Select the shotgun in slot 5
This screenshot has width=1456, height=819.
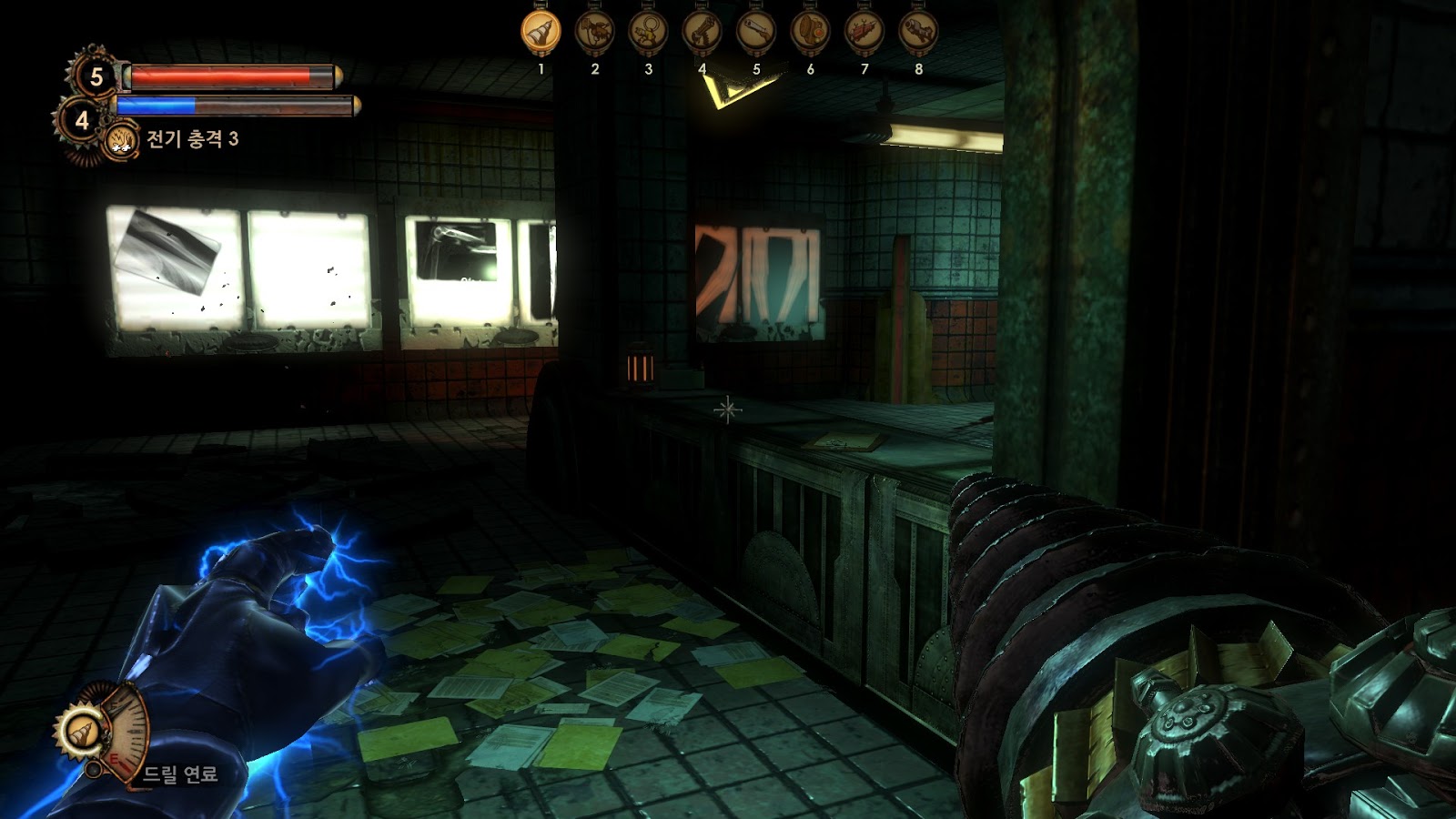click(755, 33)
